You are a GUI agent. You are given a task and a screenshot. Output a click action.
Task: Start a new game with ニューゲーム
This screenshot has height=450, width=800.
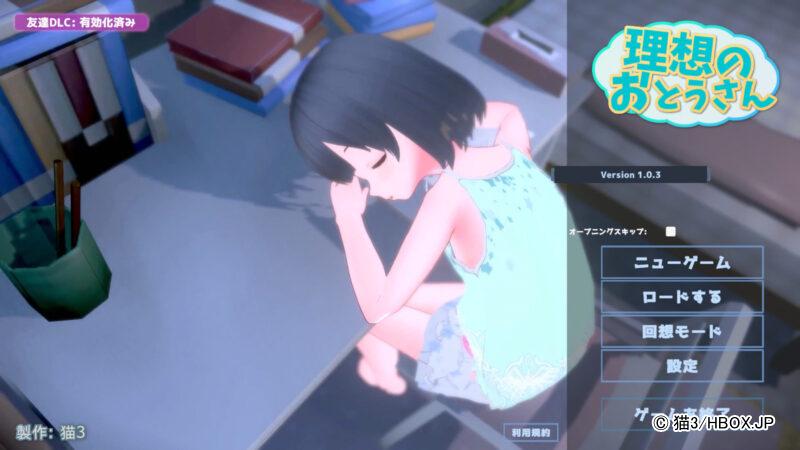click(x=682, y=263)
